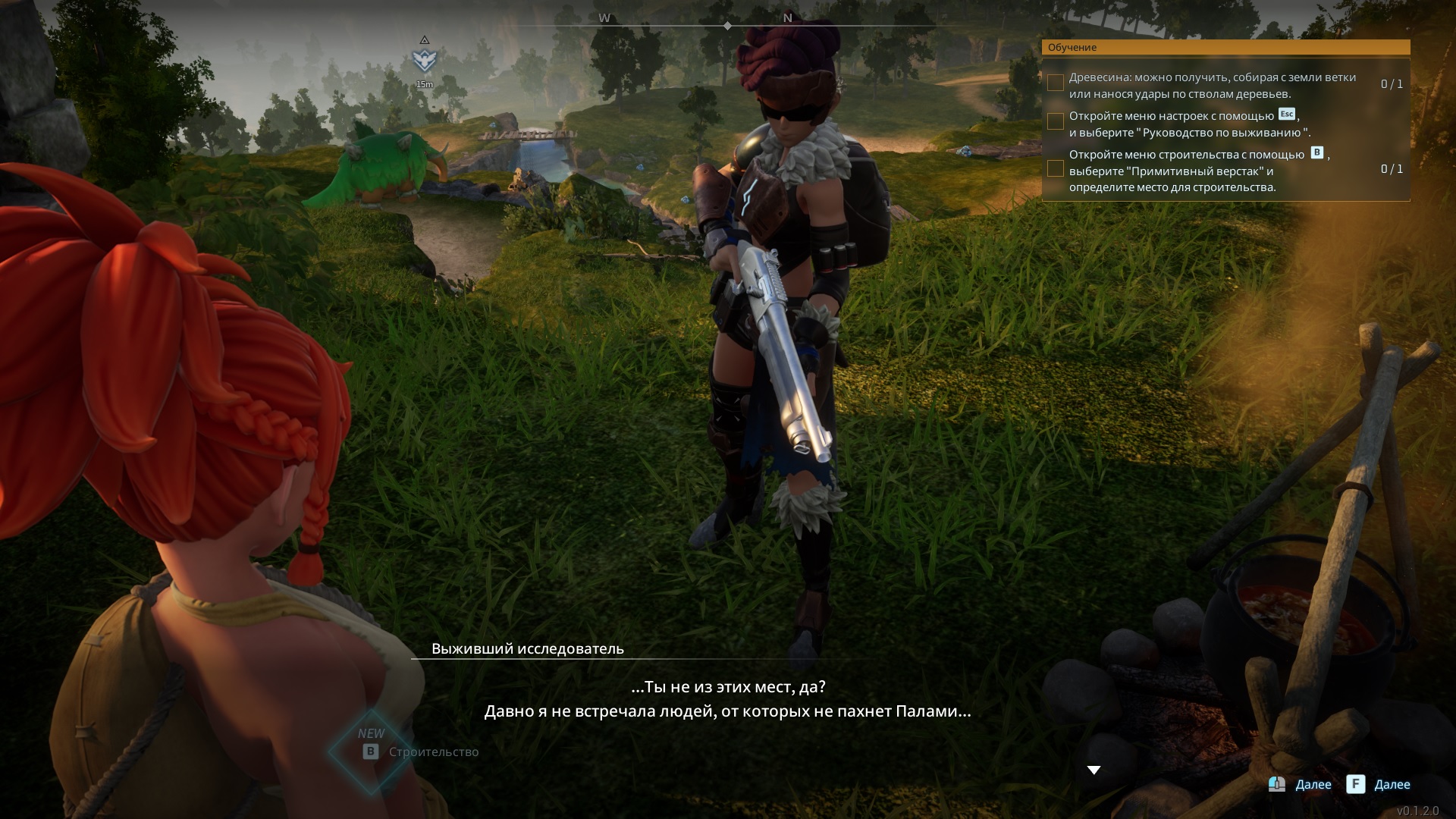Image resolution: width=1456 pixels, height=819 pixels.
Task: Continue the dialogue via the mouse-icon Далее
Action: tap(1300, 784)
